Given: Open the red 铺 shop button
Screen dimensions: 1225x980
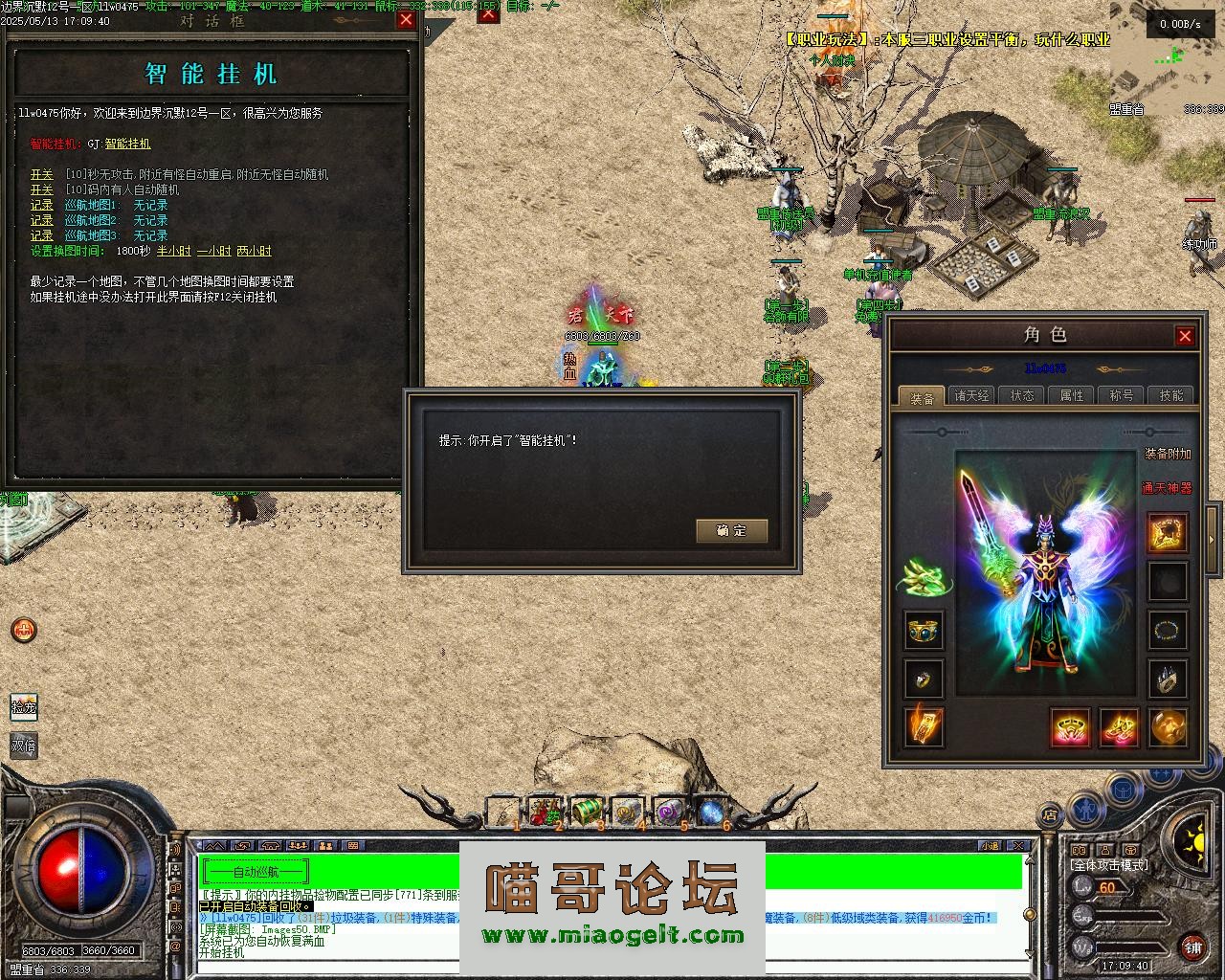Looking at the screenshot, I should point(1192,948).
